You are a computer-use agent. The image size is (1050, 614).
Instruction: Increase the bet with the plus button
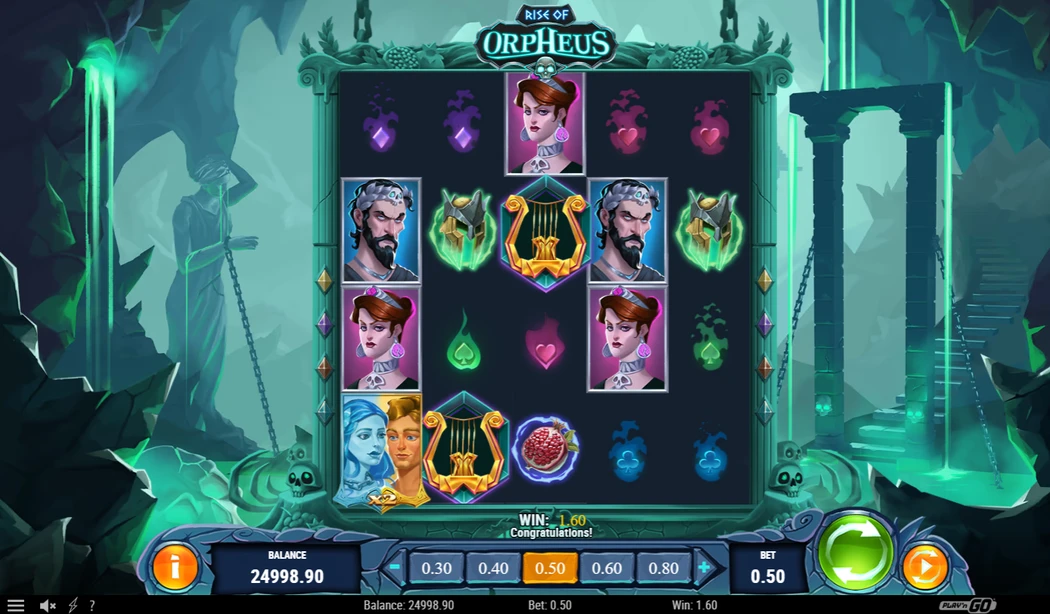(x=705, y=567)
